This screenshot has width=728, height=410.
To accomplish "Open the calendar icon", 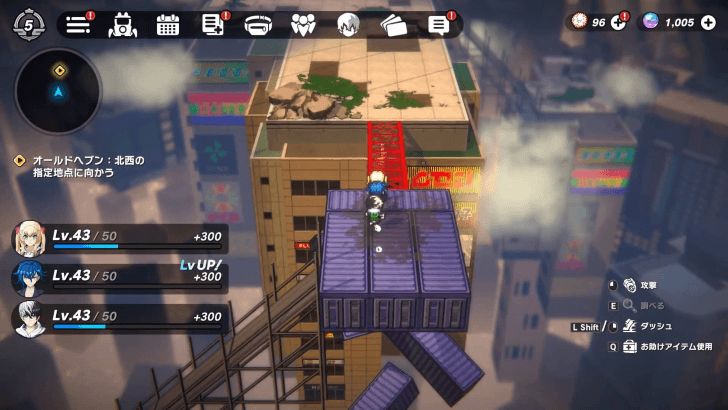I will click(167, 24).
